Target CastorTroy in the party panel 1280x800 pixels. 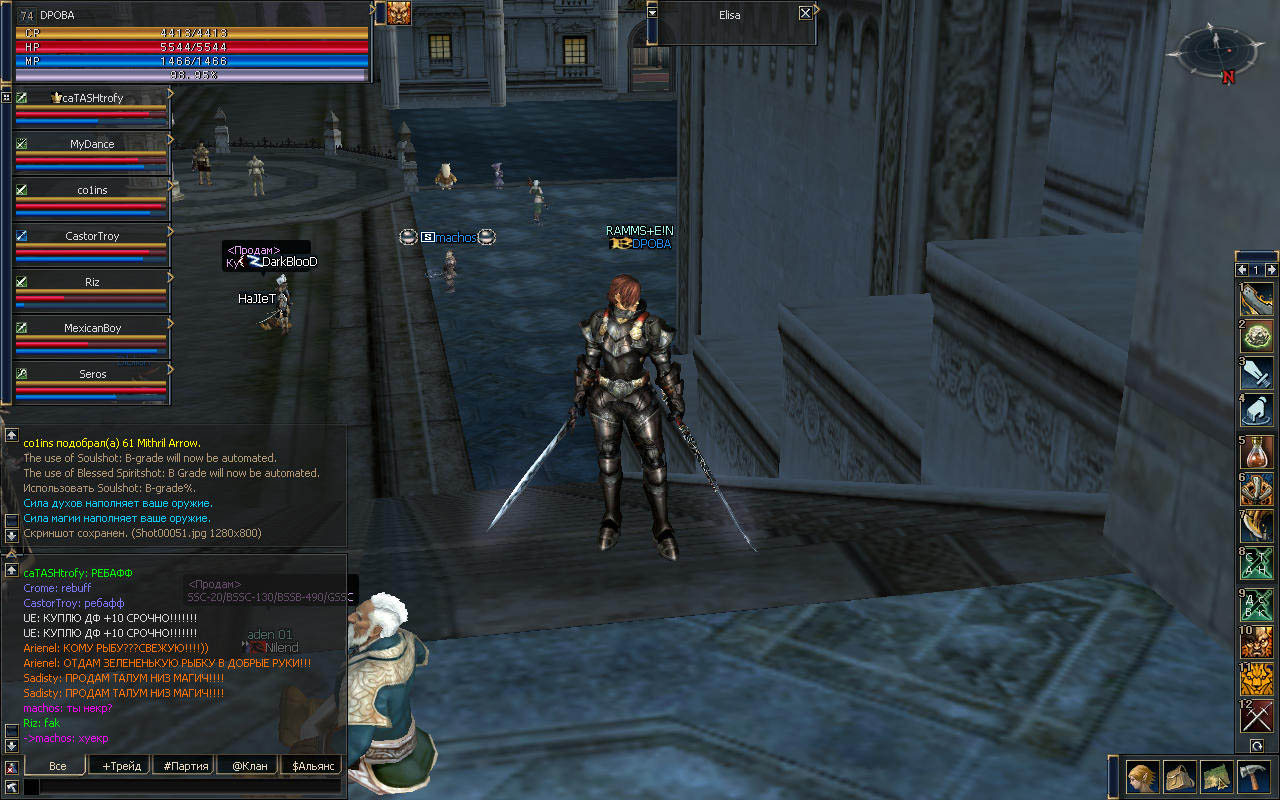pyautogui.click(x=92, y=236)
